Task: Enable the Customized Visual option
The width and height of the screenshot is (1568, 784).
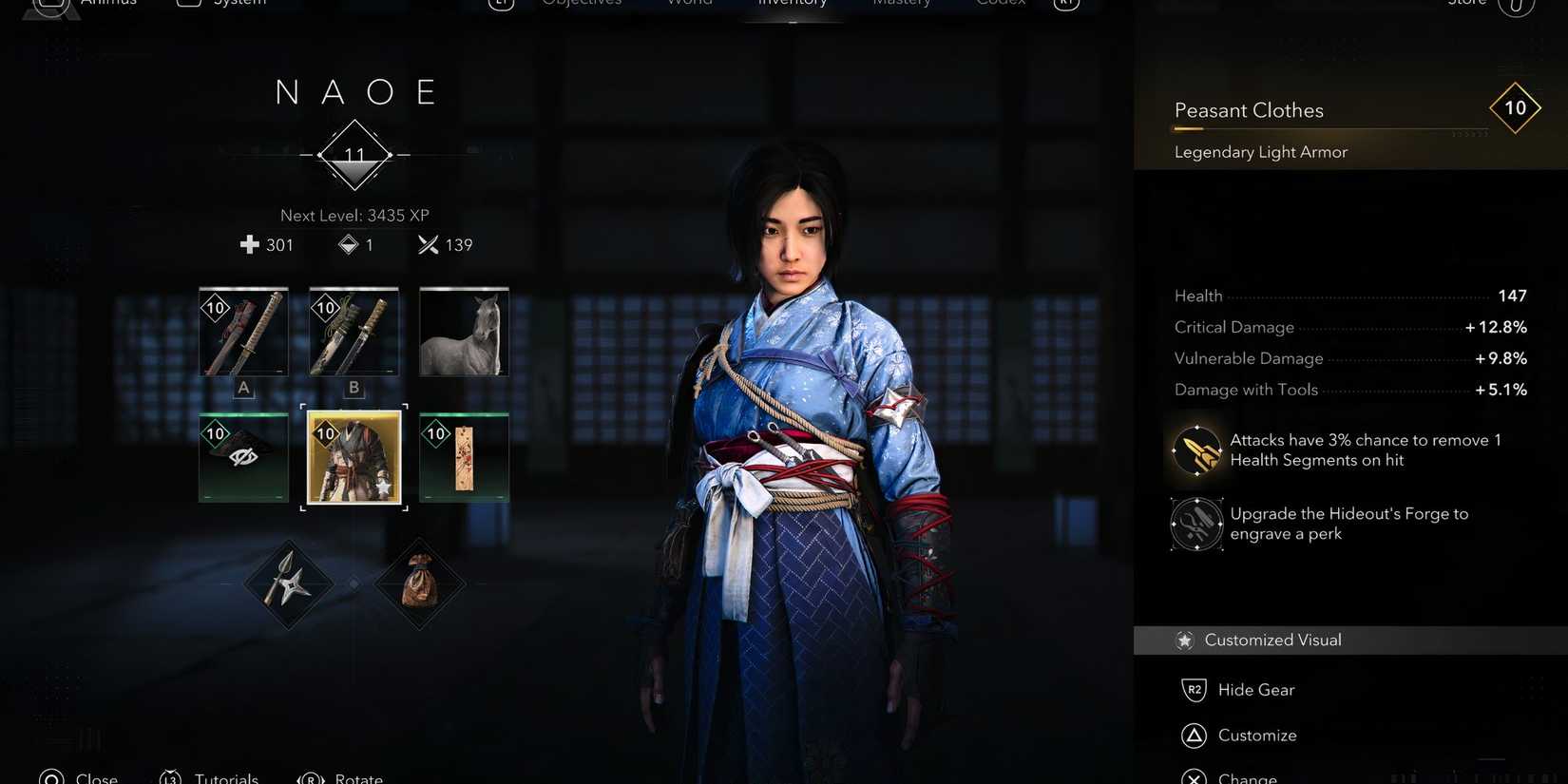Action: pos(1273,640)
